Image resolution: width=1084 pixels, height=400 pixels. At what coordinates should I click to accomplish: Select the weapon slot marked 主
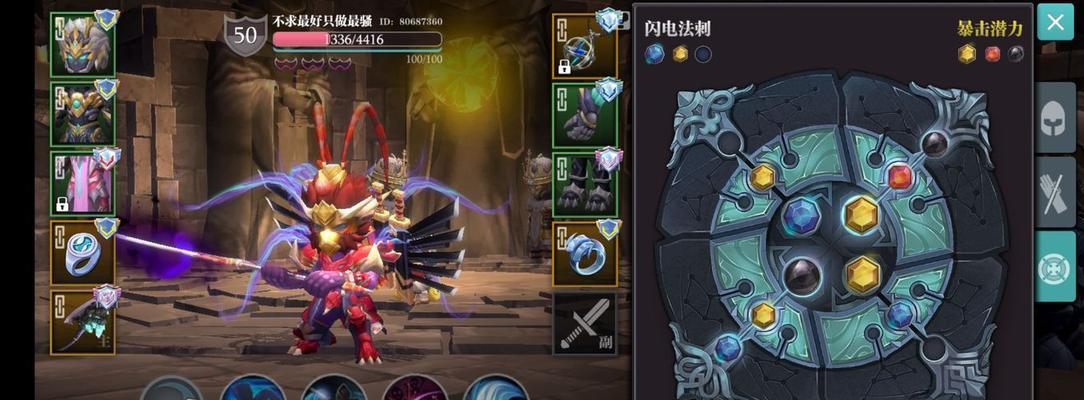pyautogui.click(x=82, y=322)
